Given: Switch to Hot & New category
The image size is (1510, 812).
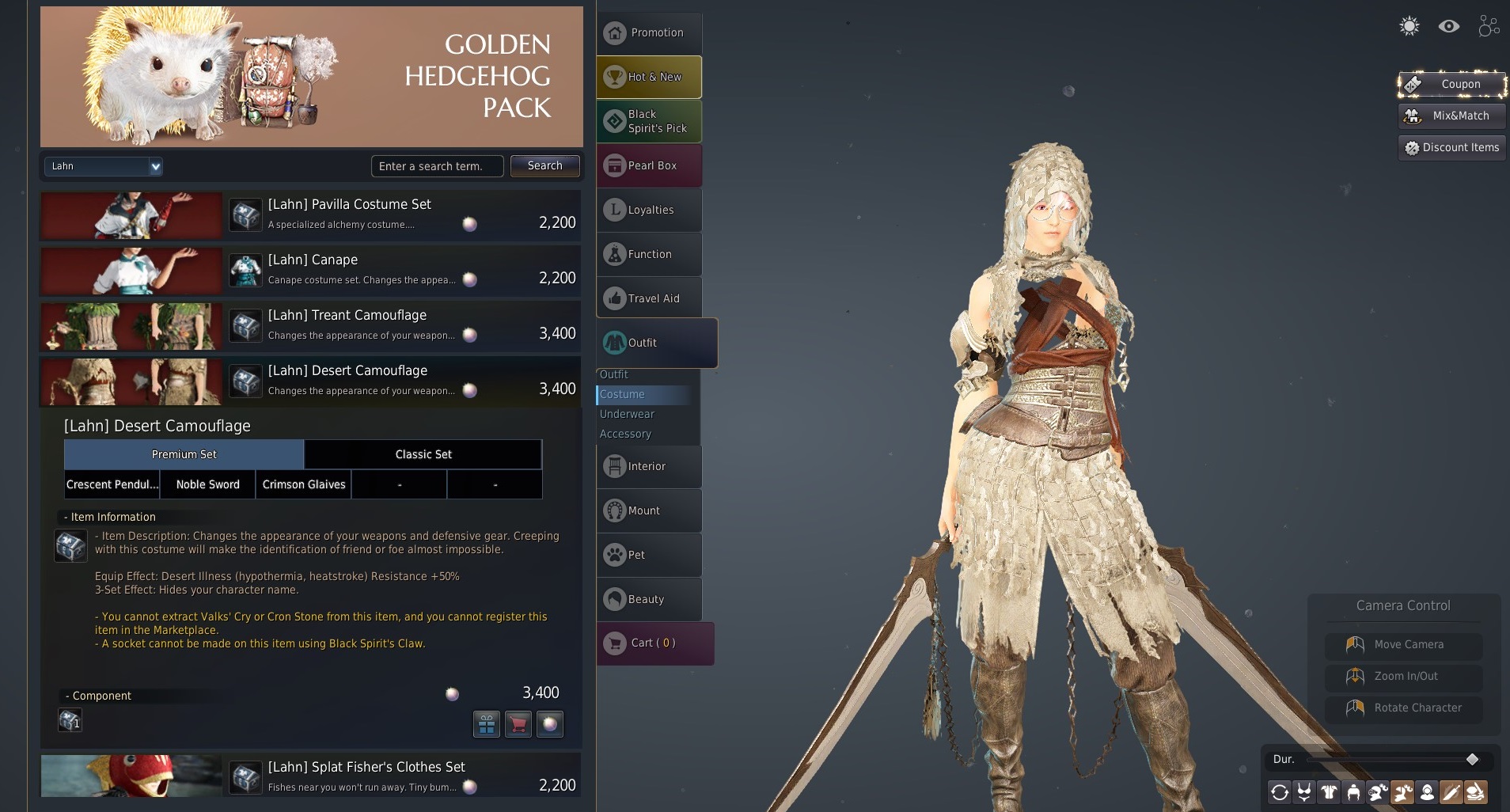Looking at the screenshot, I should (649, 78).
